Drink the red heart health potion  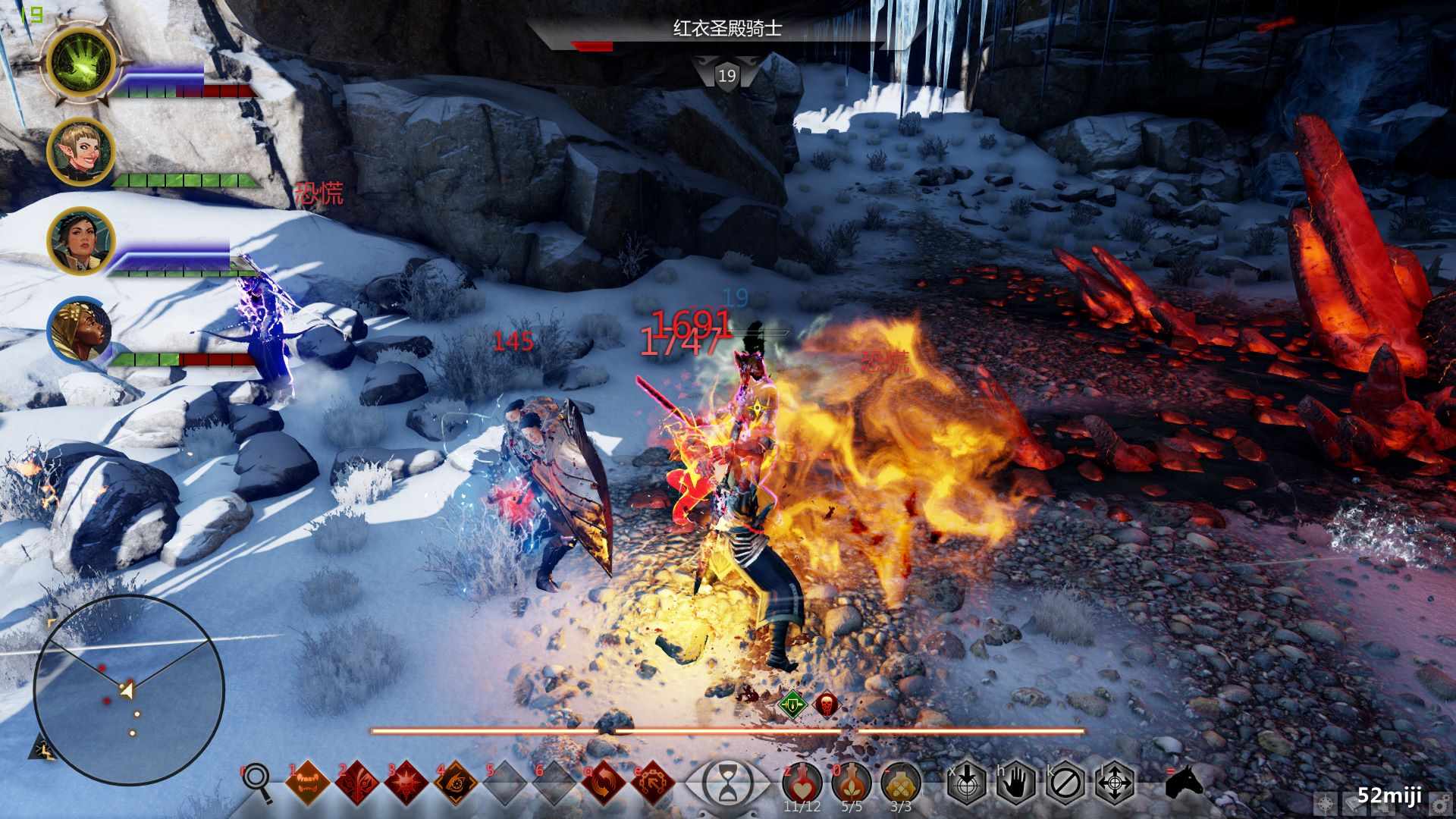click(802, 782)
